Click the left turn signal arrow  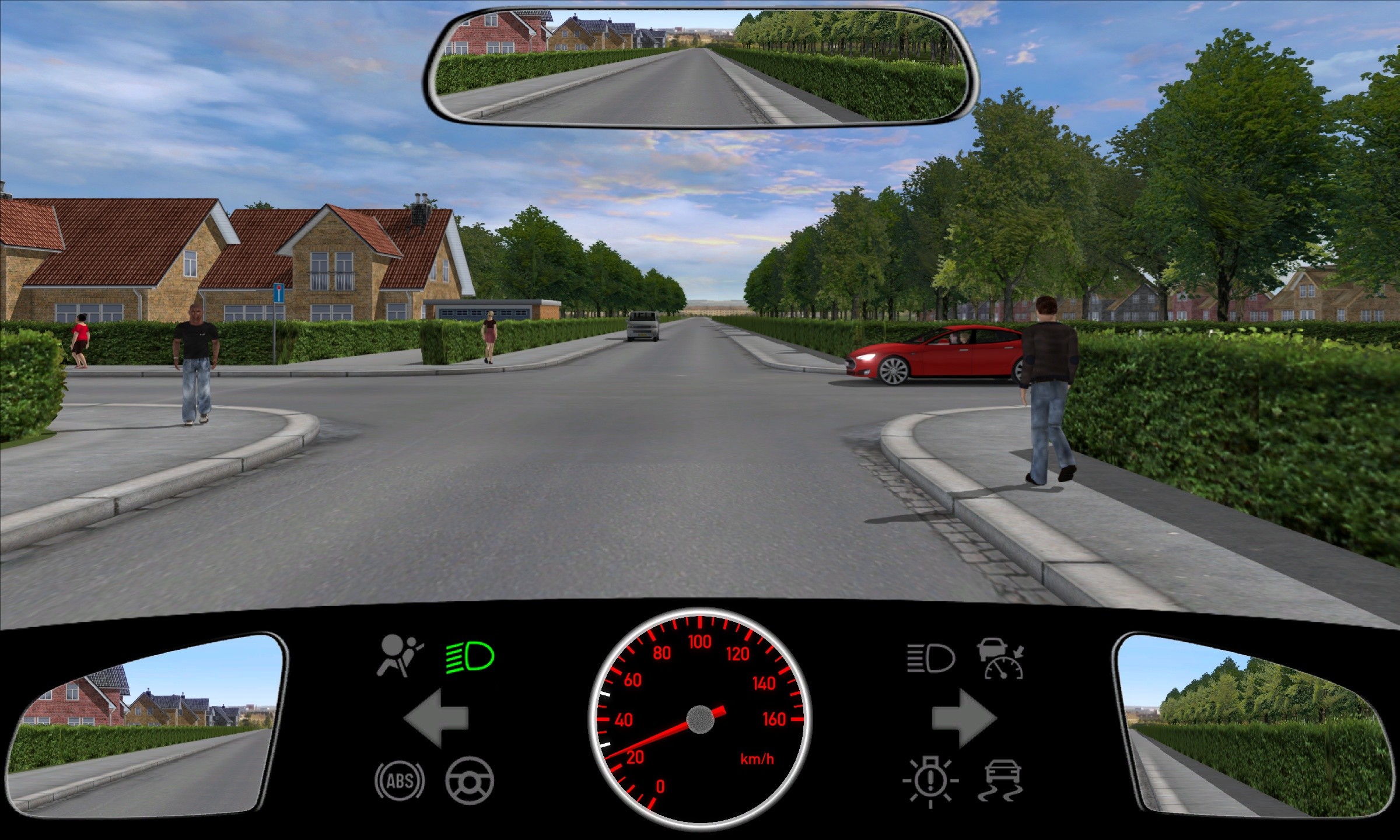(436, 718)
